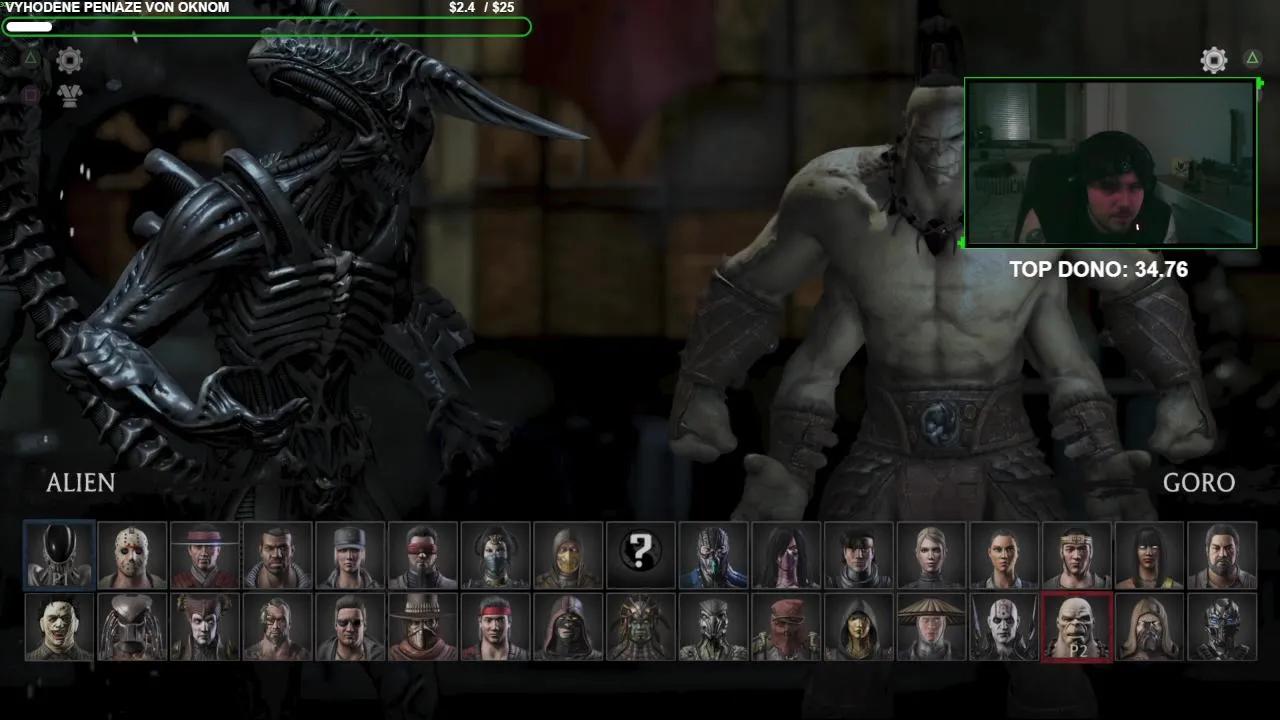Select Erron Black in the cowboy hat
The image size is (1280, 720).
[x=423, y=627]
